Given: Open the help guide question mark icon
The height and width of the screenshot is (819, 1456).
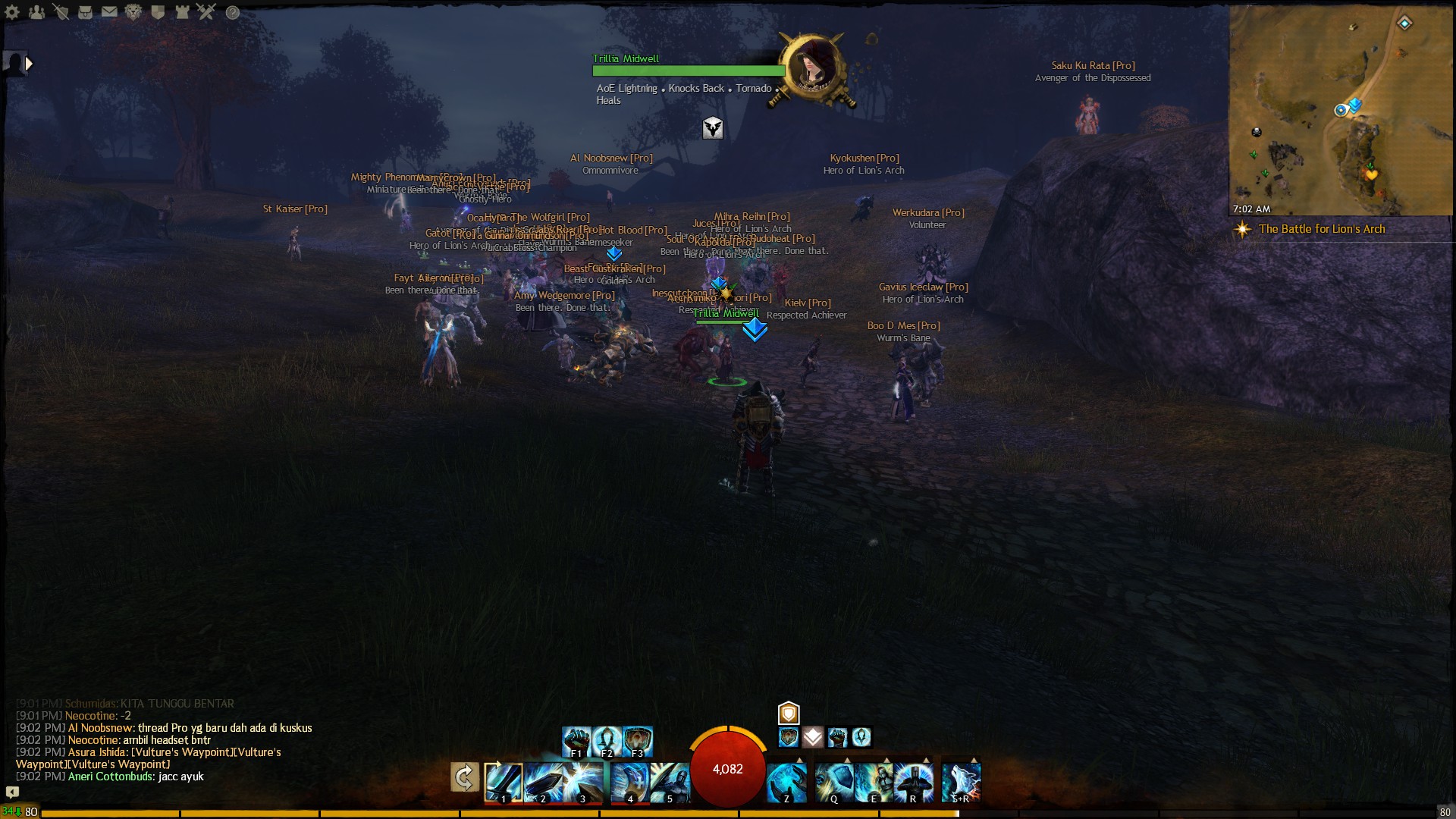Looking at the screenshot, I should tap(231, 12).
